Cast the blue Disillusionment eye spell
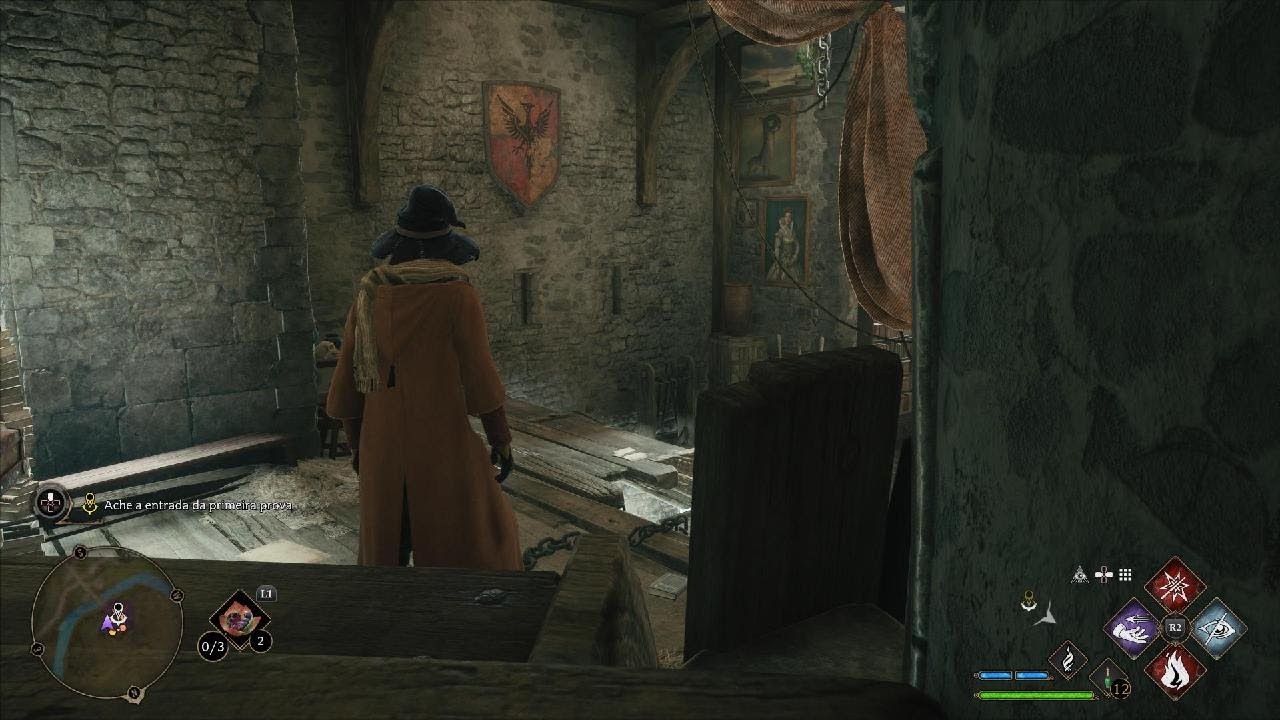The height and width of the screenshot is (720, 1280). tap(1218, 628)
